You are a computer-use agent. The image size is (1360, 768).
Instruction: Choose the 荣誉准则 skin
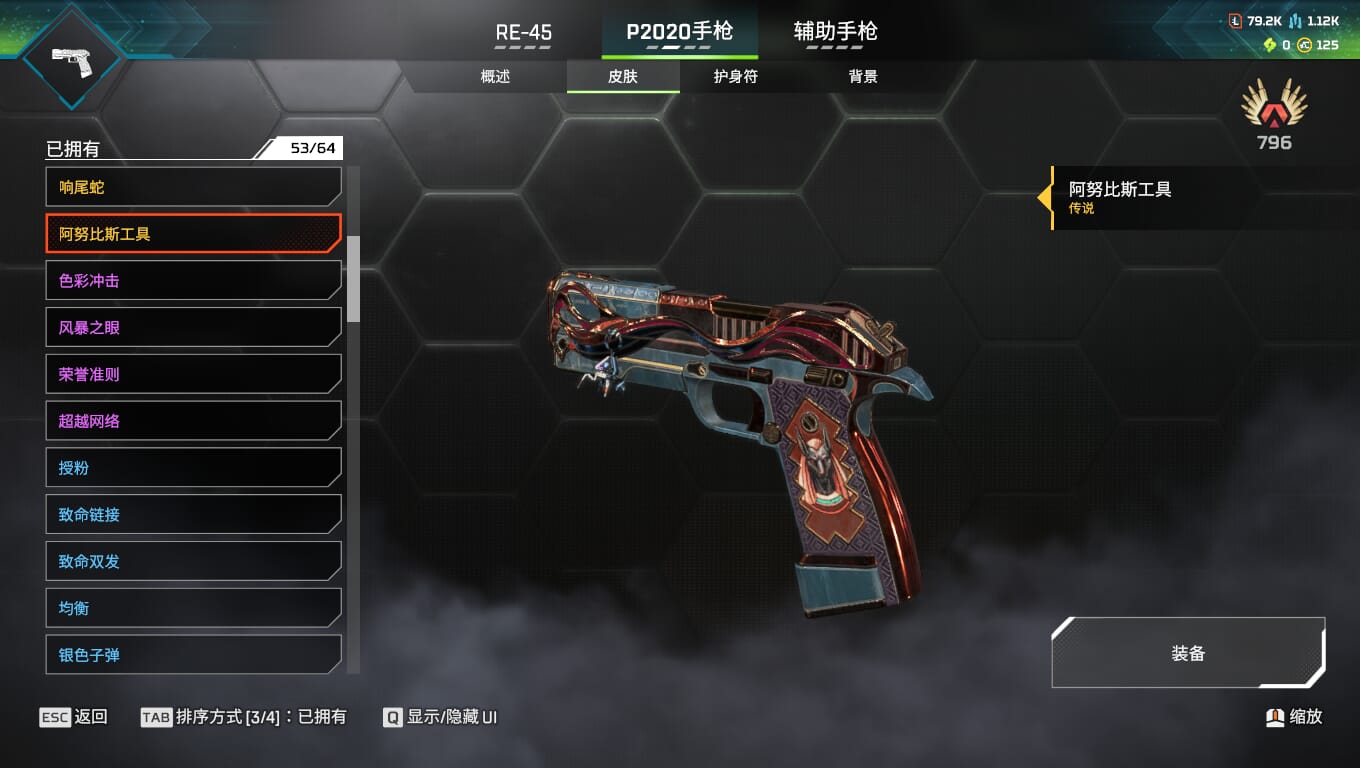193,374
